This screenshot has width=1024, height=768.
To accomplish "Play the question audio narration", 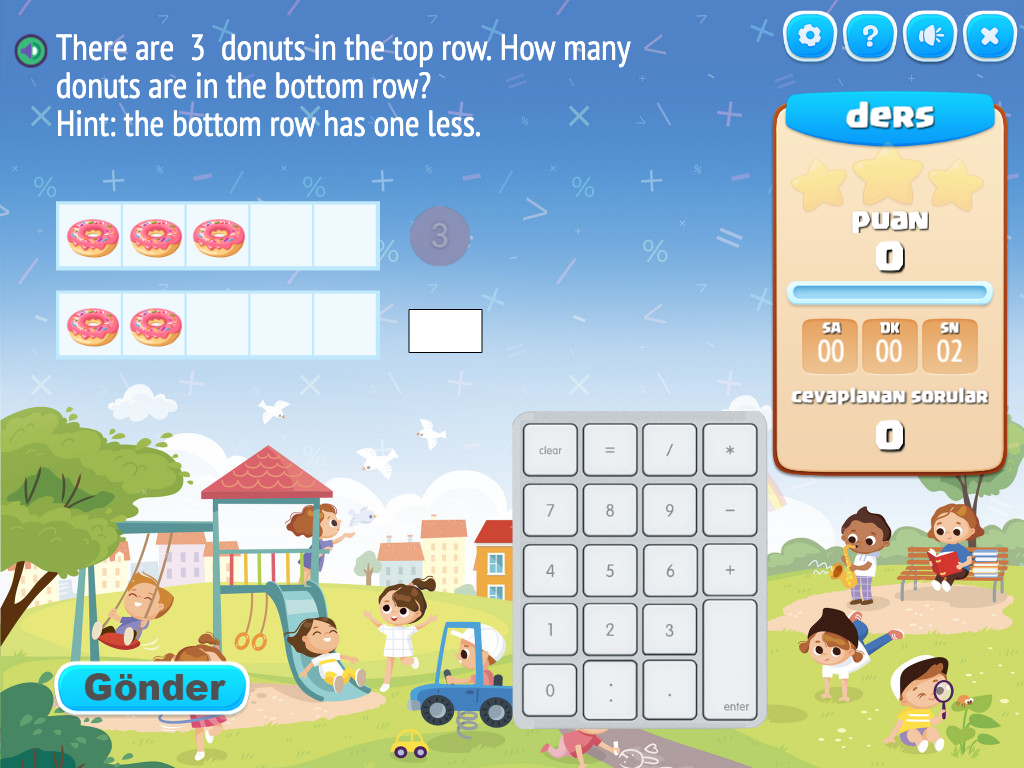I will (x=31, y=49).
